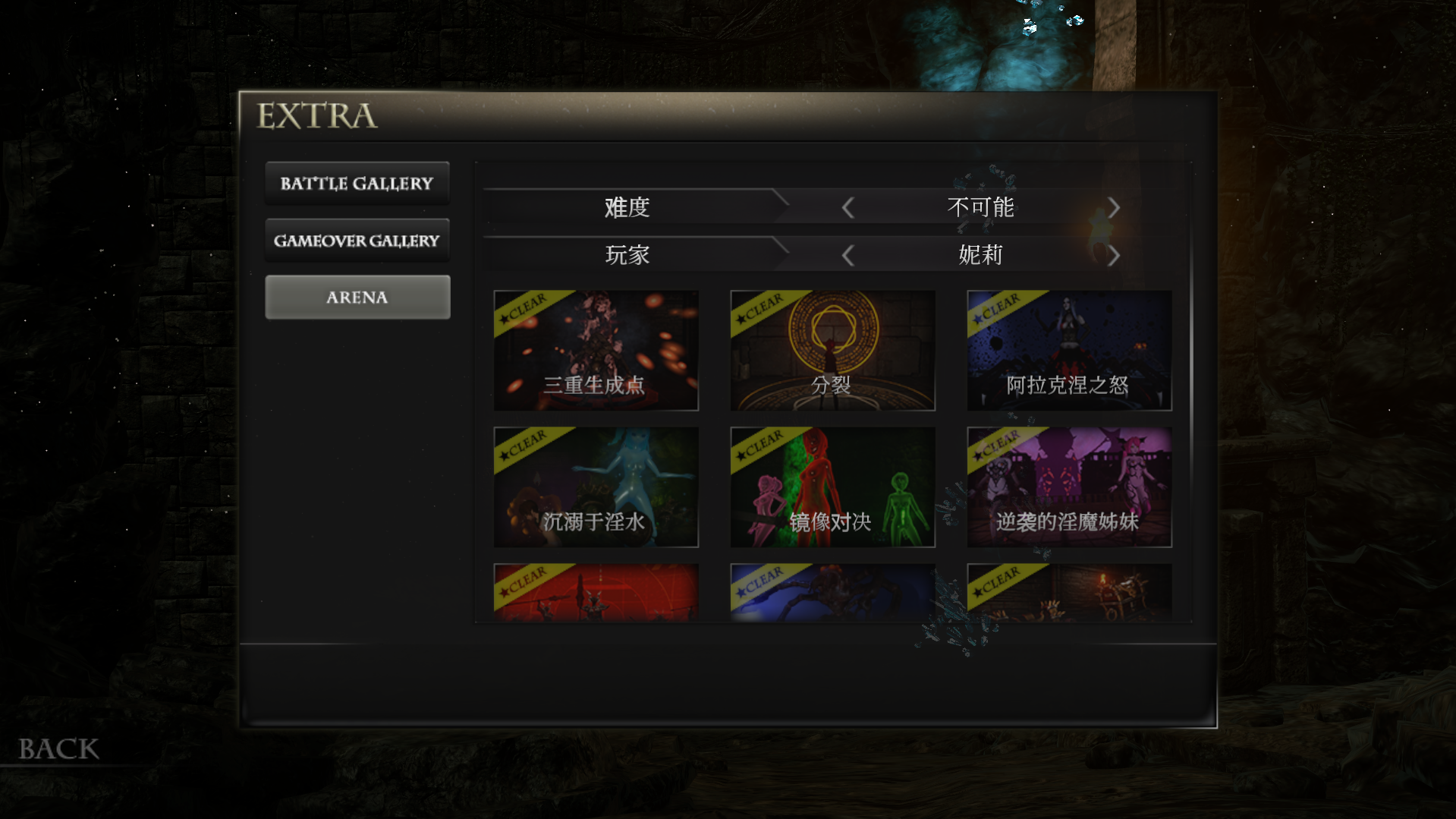Image resolution: width=1456 pixels, height=819 pixels.
Task: Open the Battle Gallery section
Action: [x=357, y=184]
